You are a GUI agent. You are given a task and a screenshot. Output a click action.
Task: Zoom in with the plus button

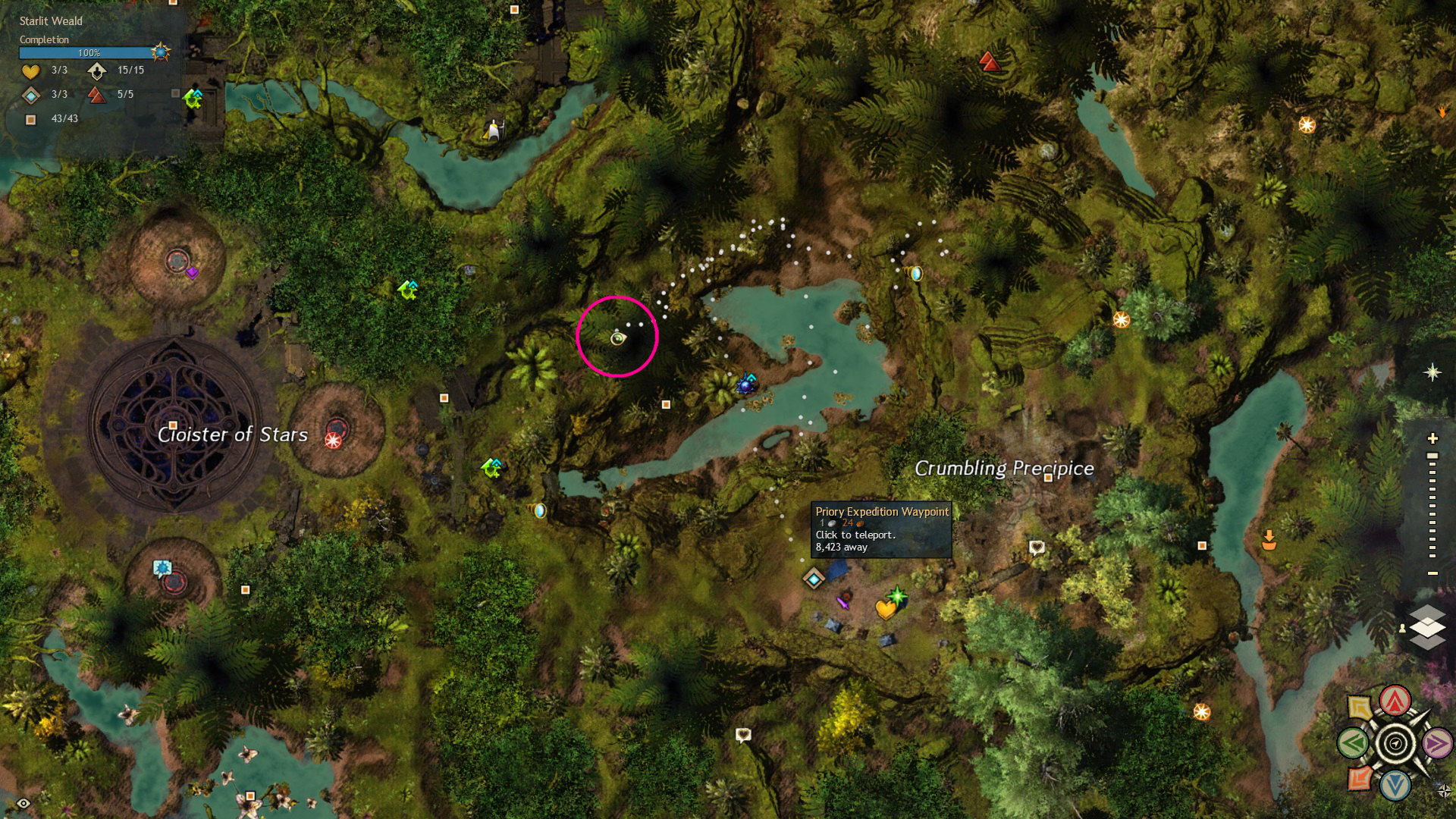click(1432, 438)
